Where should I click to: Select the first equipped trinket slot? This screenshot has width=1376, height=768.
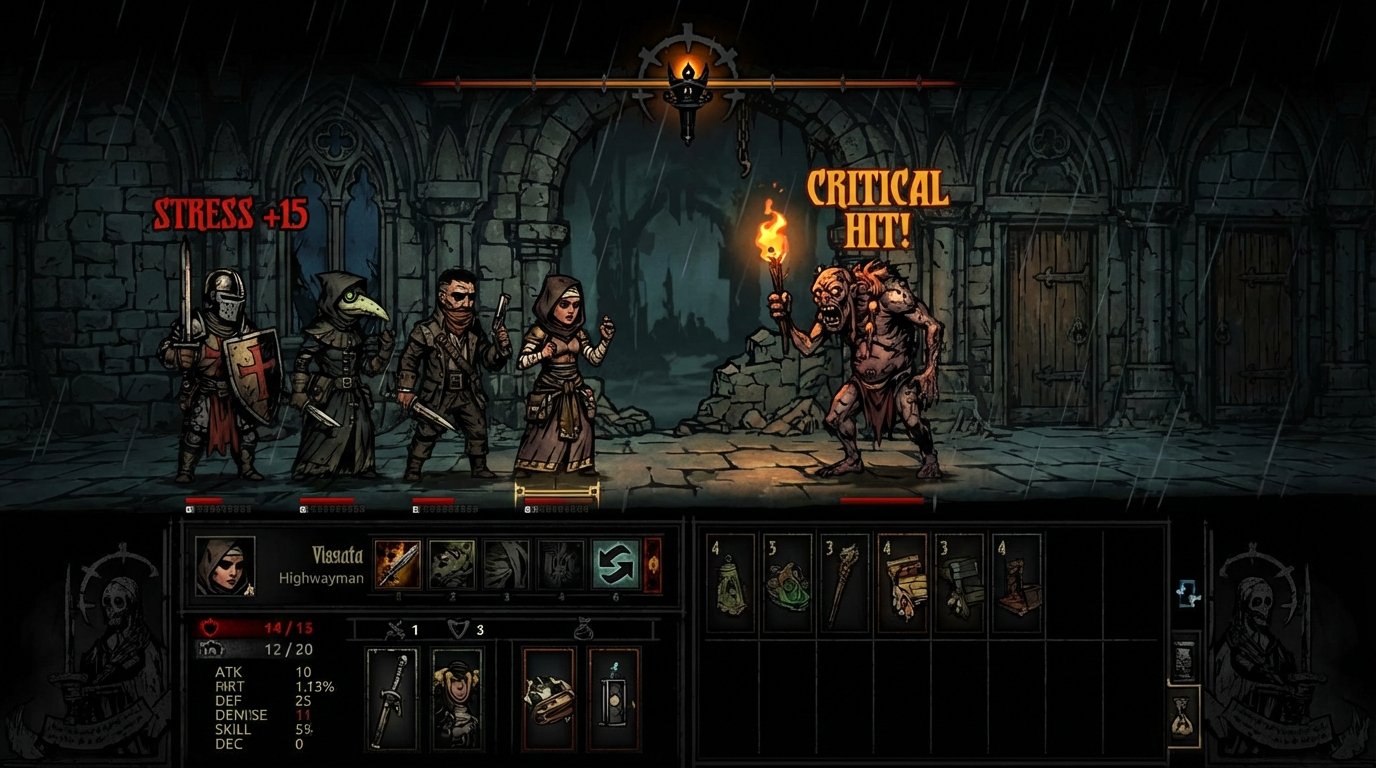point(547,697)
